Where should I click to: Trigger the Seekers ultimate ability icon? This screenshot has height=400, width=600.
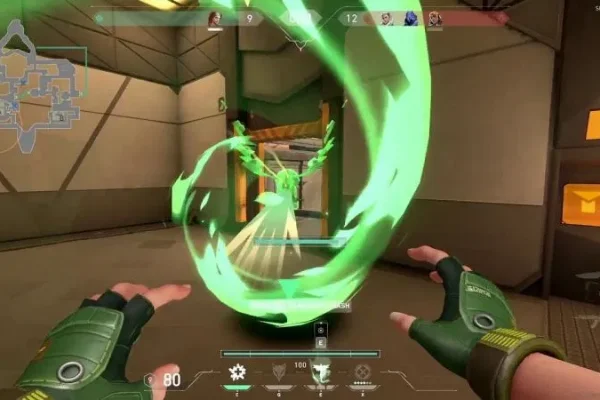click(x=364, y=372)
